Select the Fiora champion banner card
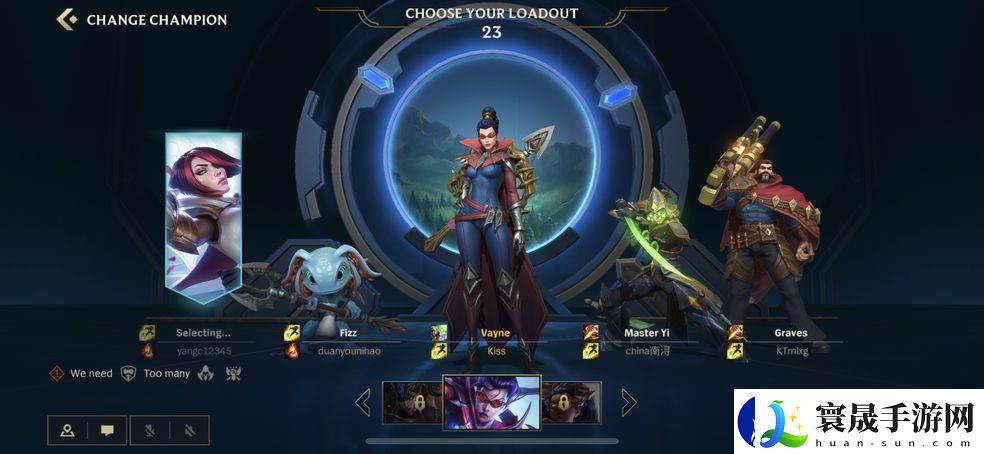Image resolution: width=984 pixels, height=454 pixels. pyautogui.click(x=203, y=215)
